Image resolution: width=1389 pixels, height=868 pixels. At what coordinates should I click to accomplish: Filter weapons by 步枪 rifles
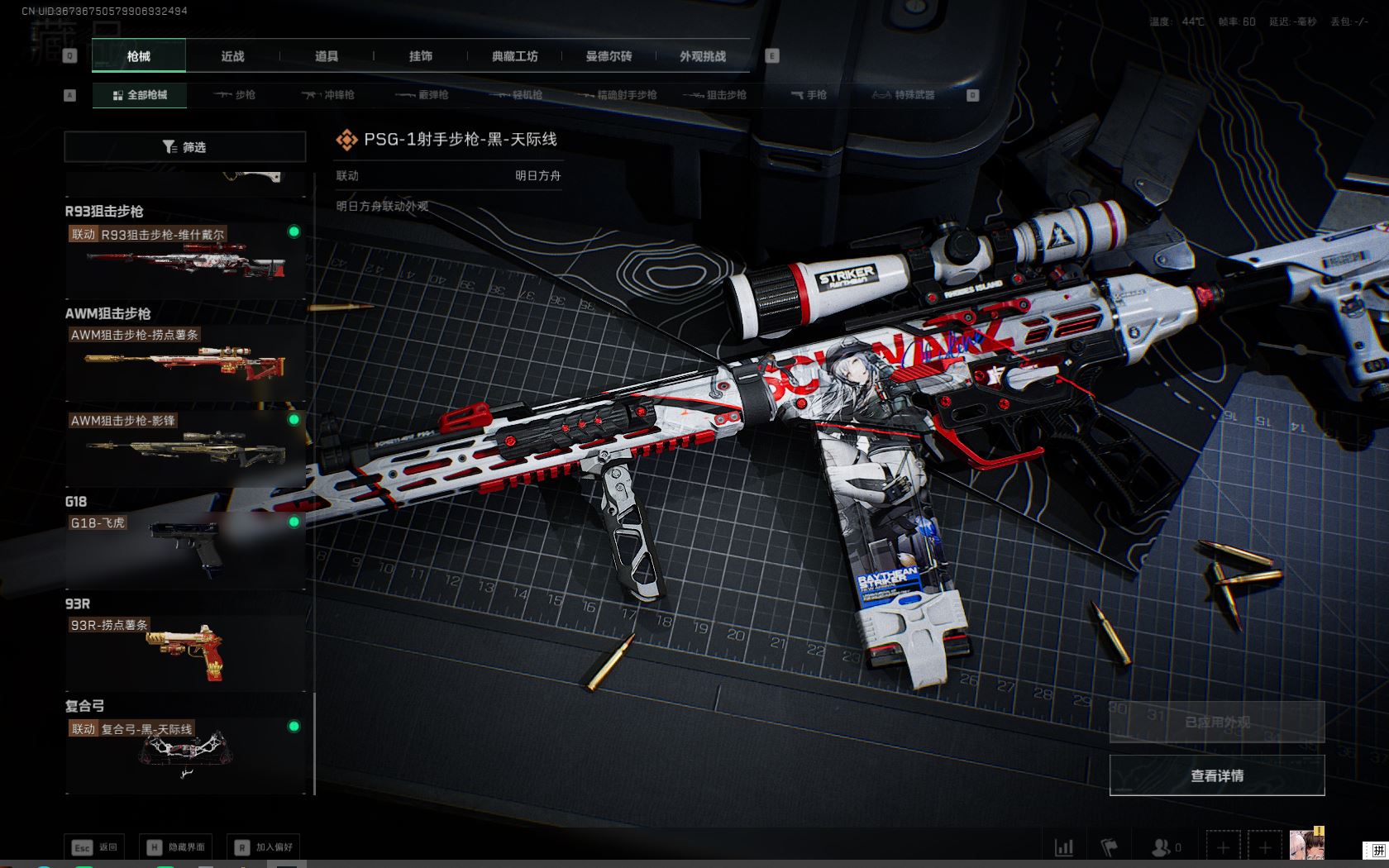coord(235,95)
